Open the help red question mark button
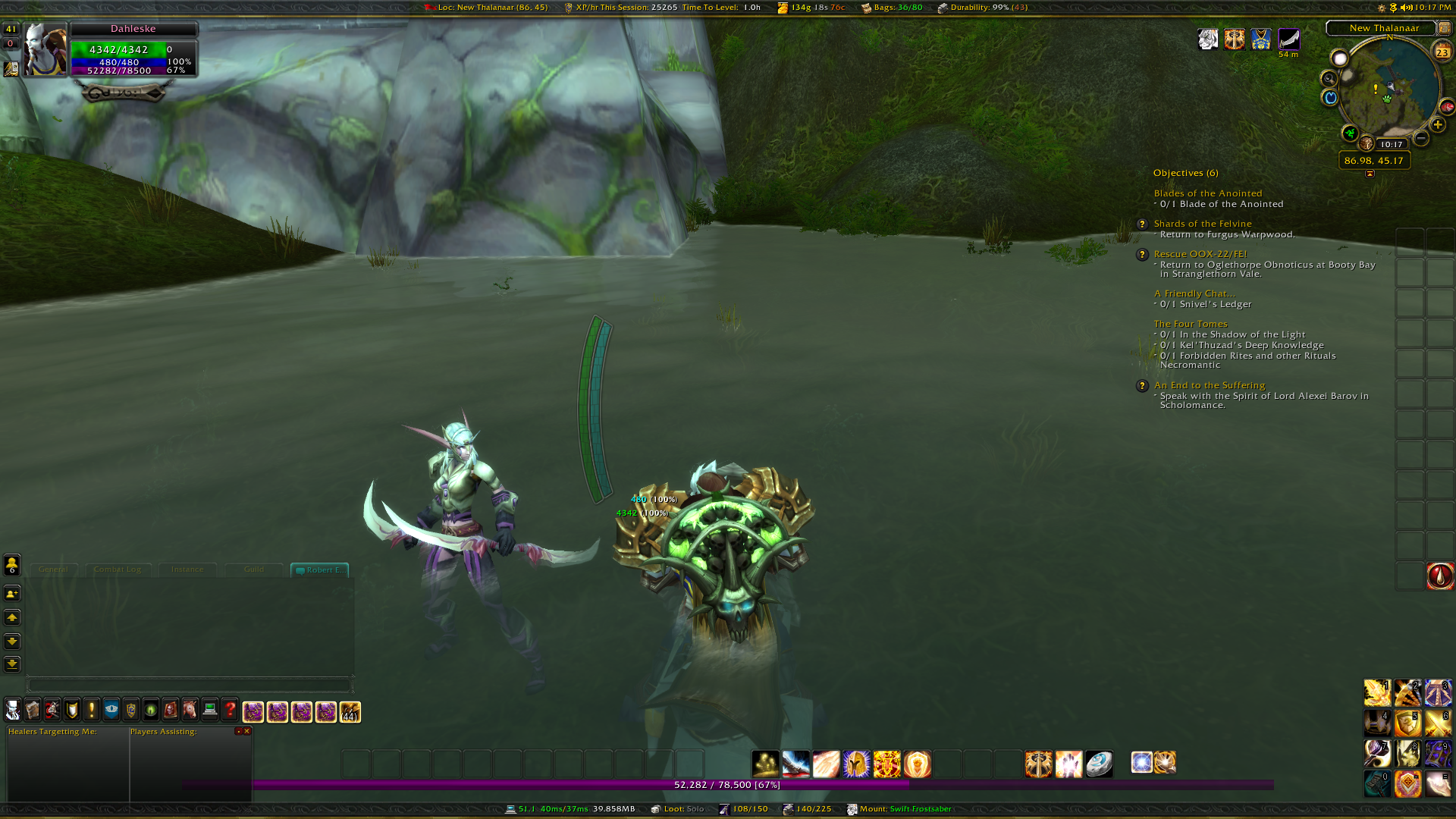The height and width of the screenshot is (819, 1456). pyautogui.click(x=230, y=710)
